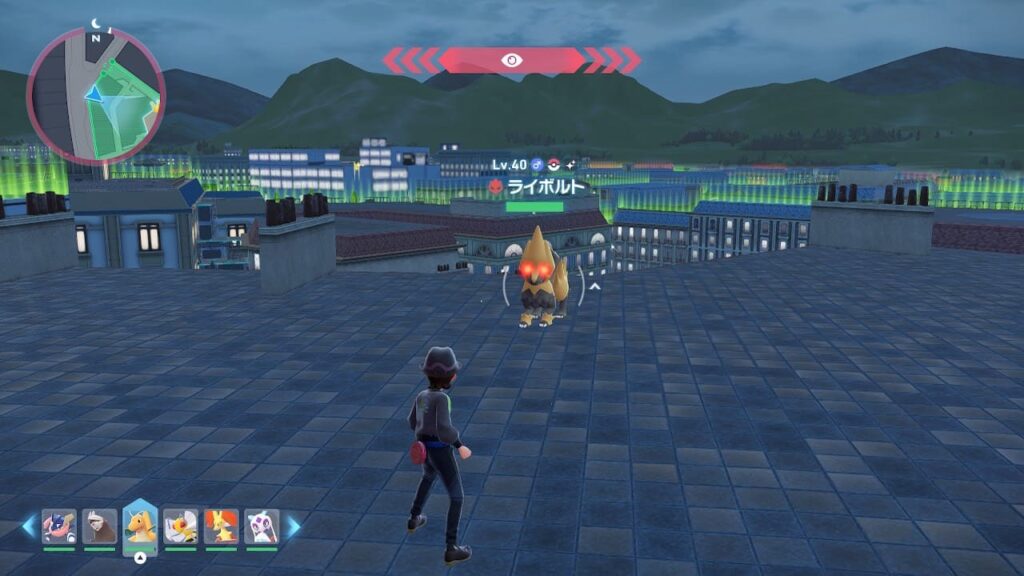Select the white and pink Pokémon slot
The image size is (1024, 576).
tap(262, 526)
